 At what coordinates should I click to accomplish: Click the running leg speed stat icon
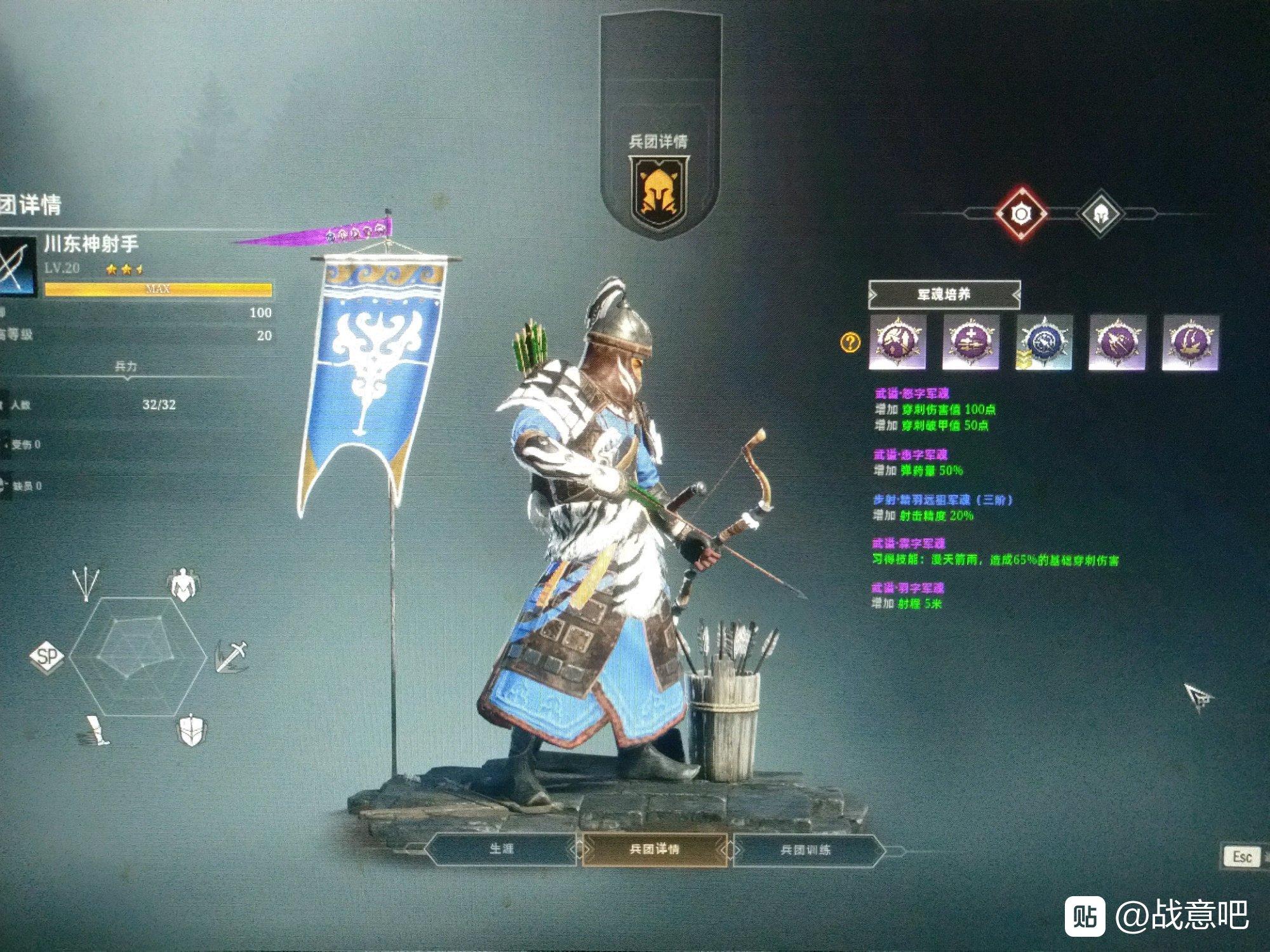[x=94, y=731]
